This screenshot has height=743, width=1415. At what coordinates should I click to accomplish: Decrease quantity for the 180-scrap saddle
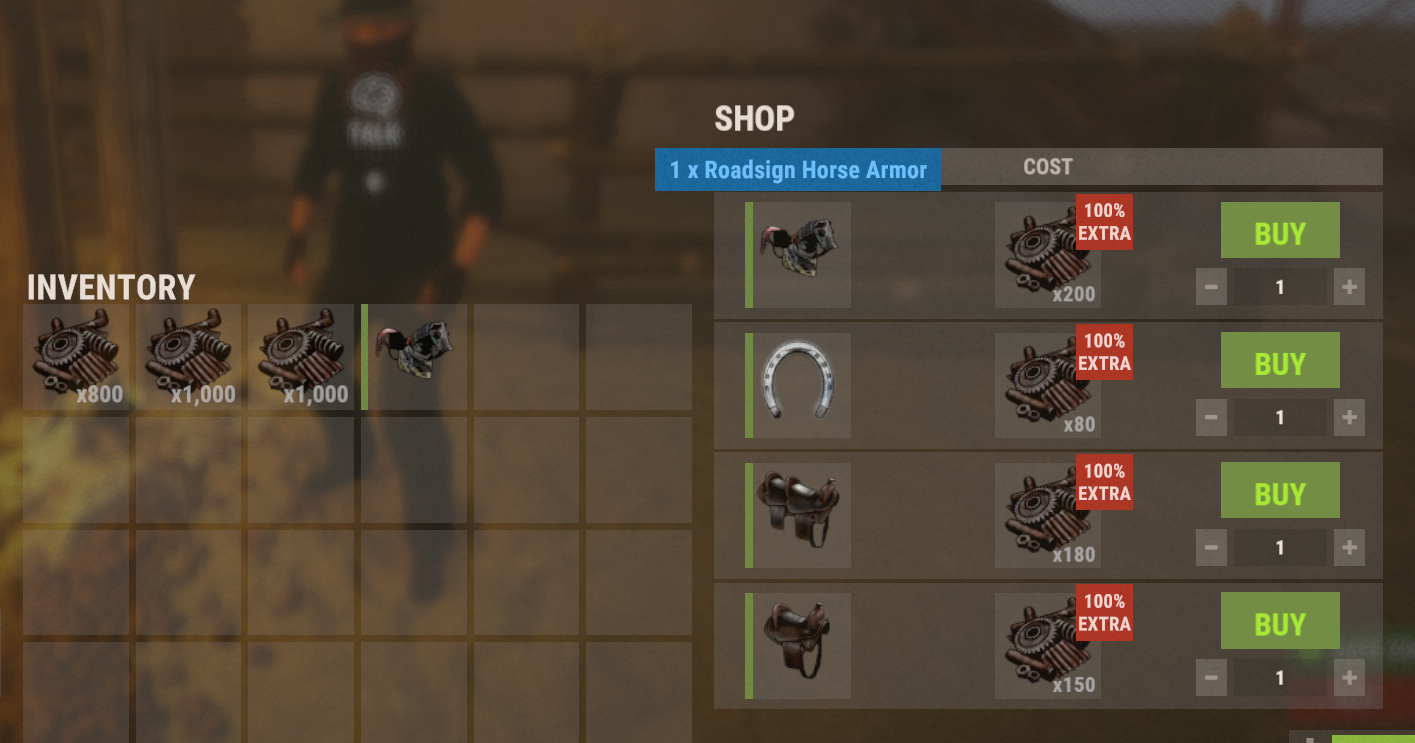[x=1211, y=548]
